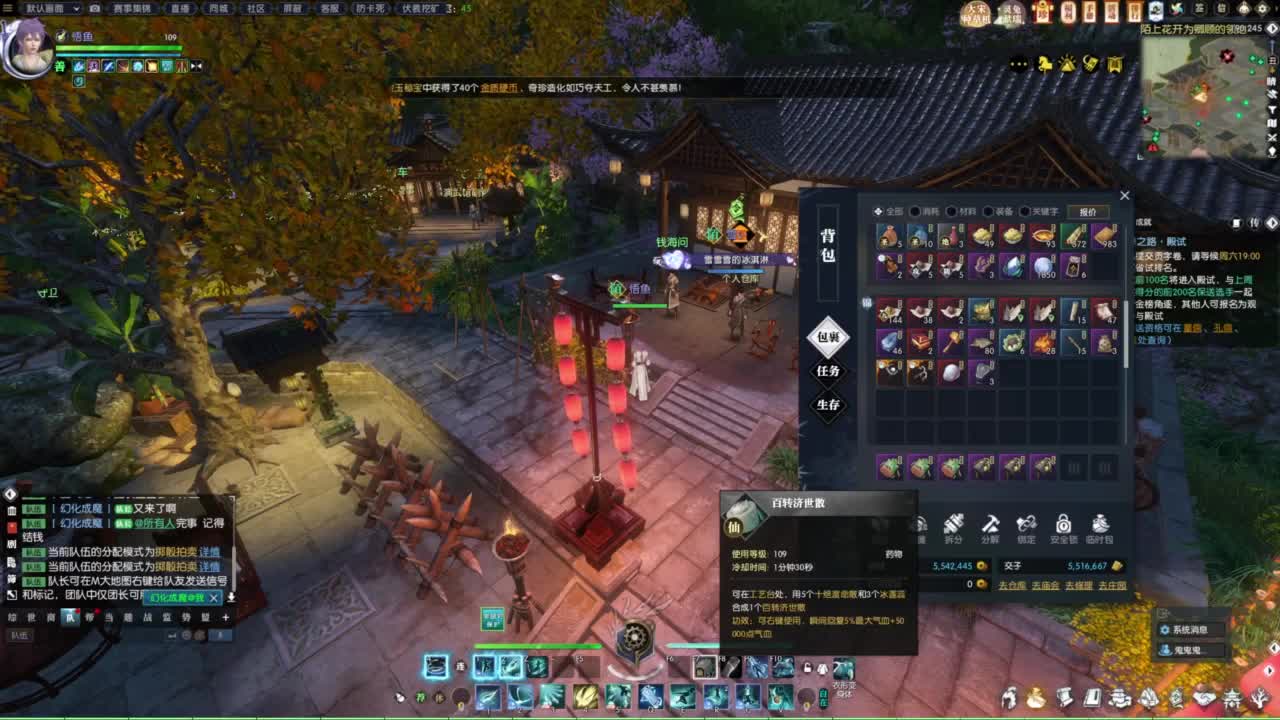1280x720 pixels.
Task: Click the 报价 quote button
Action: click(x=1087, y=211)
